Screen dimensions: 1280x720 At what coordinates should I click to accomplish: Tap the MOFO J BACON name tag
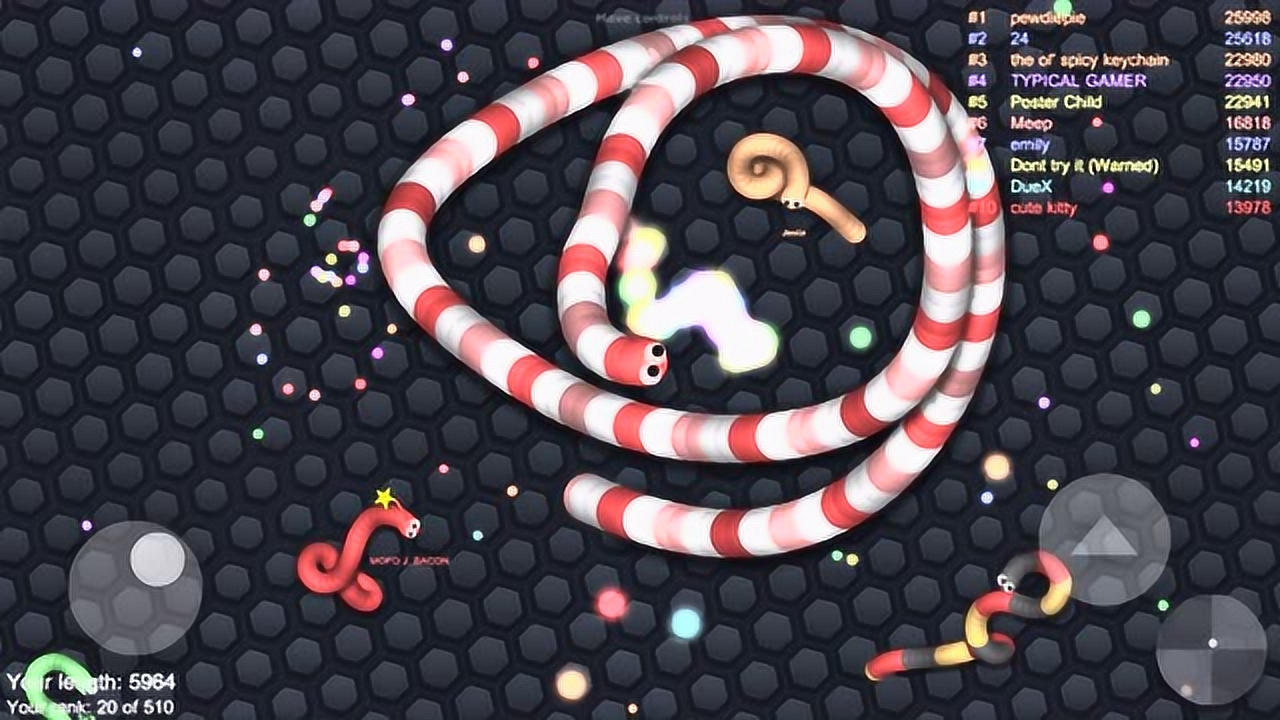[409, 561]
